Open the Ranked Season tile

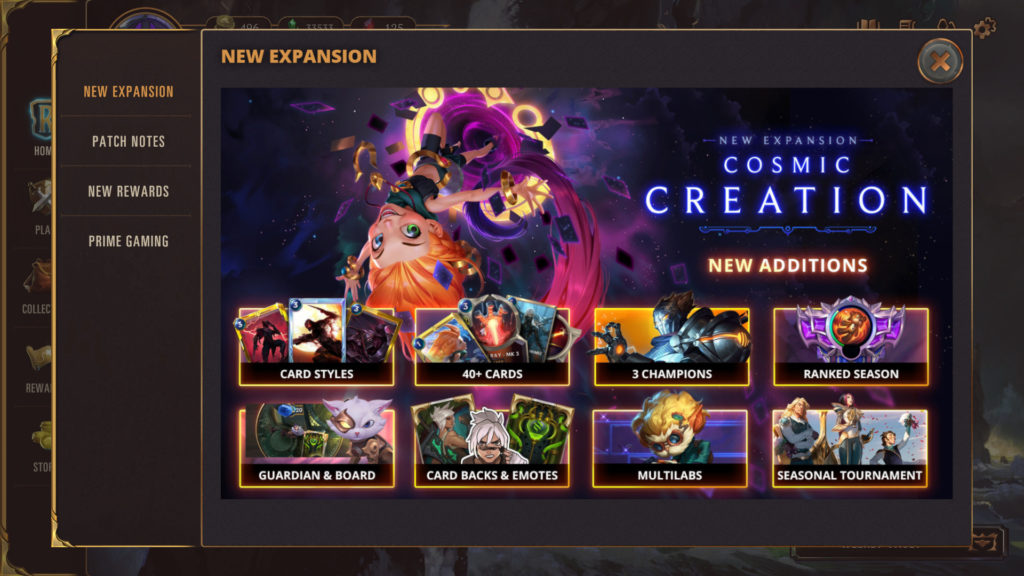coord(850,346)
